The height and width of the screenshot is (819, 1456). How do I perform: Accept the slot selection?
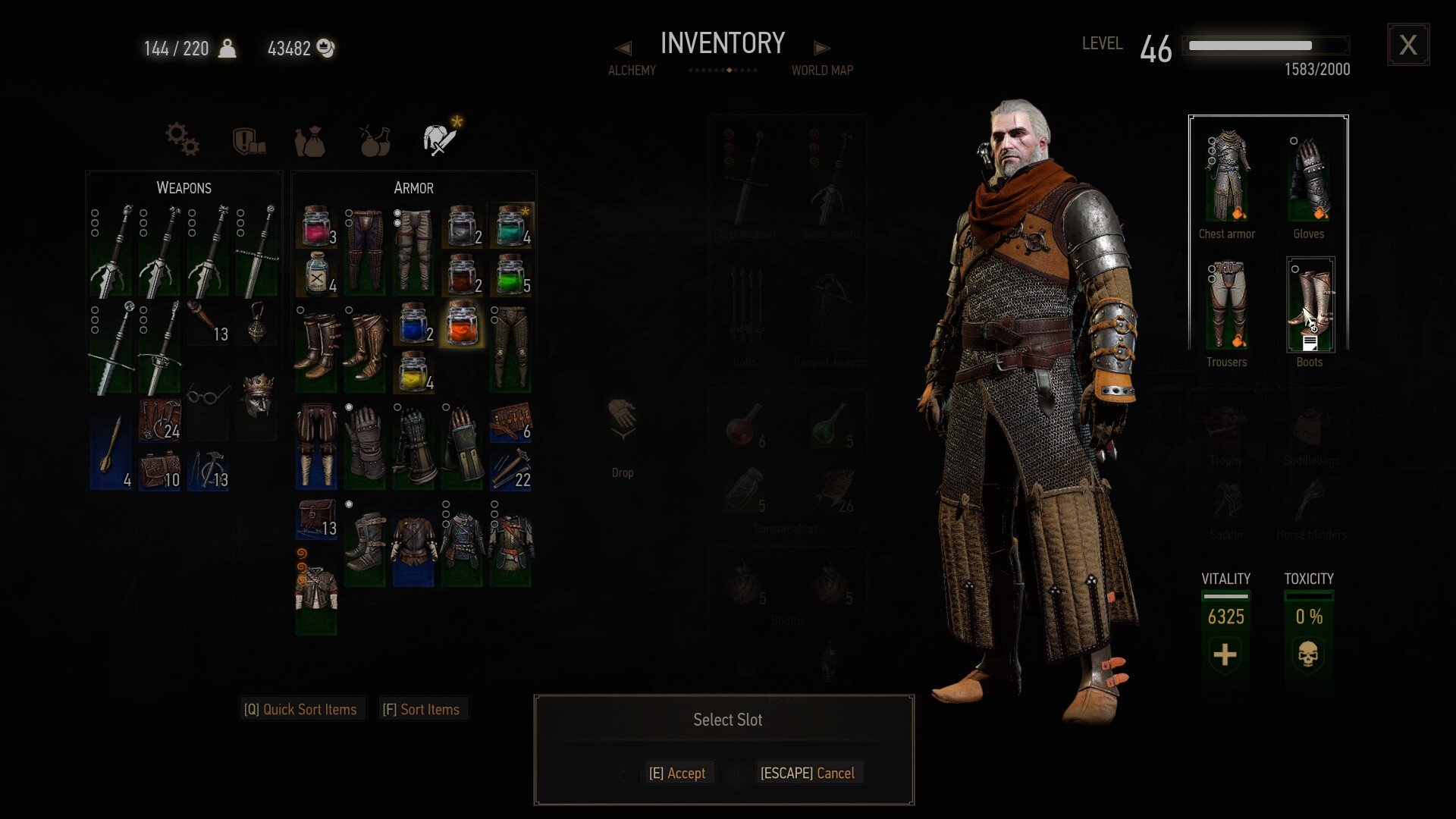[x=677, y=773]
